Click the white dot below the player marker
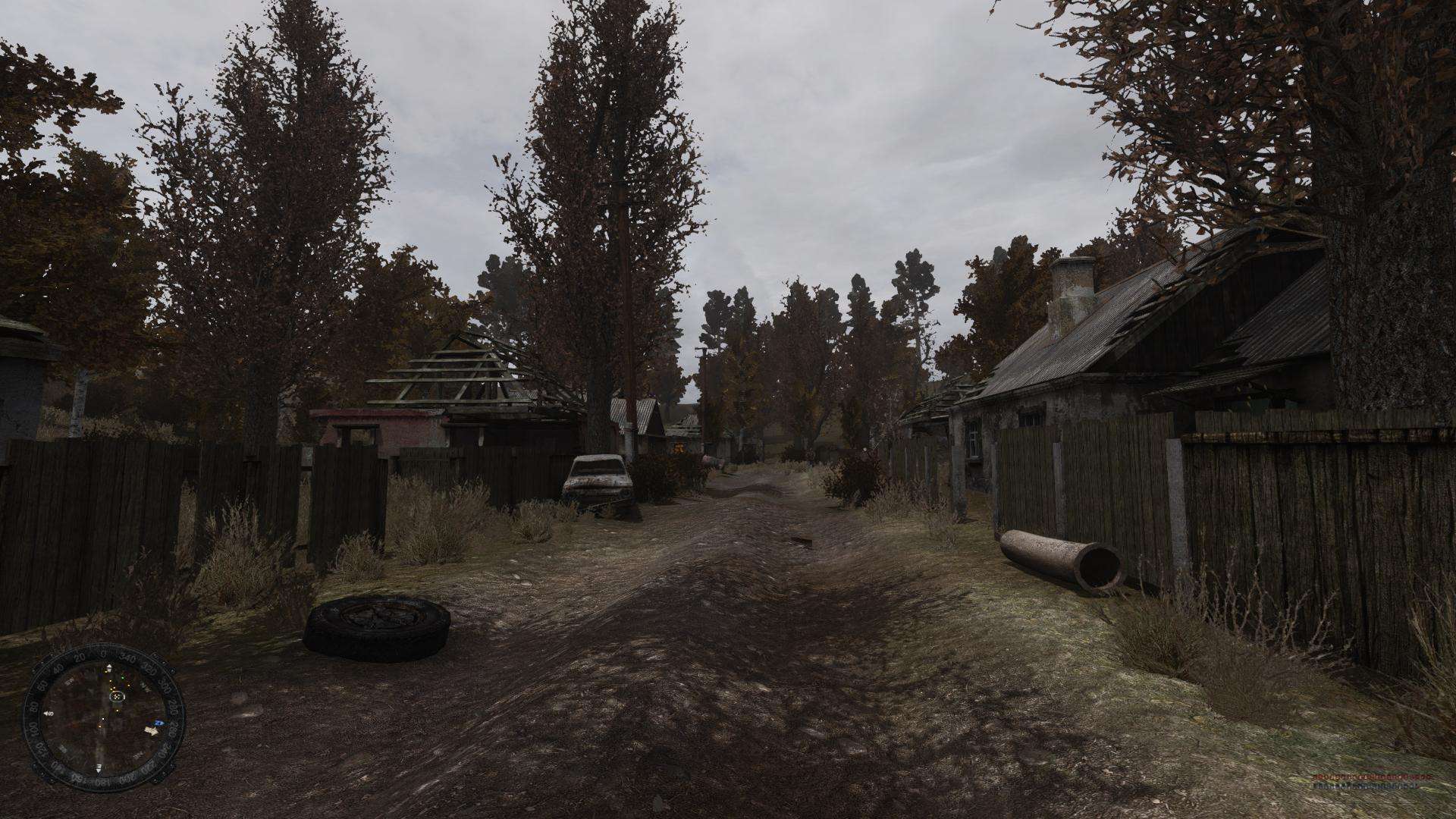 [x=103, y=719]
